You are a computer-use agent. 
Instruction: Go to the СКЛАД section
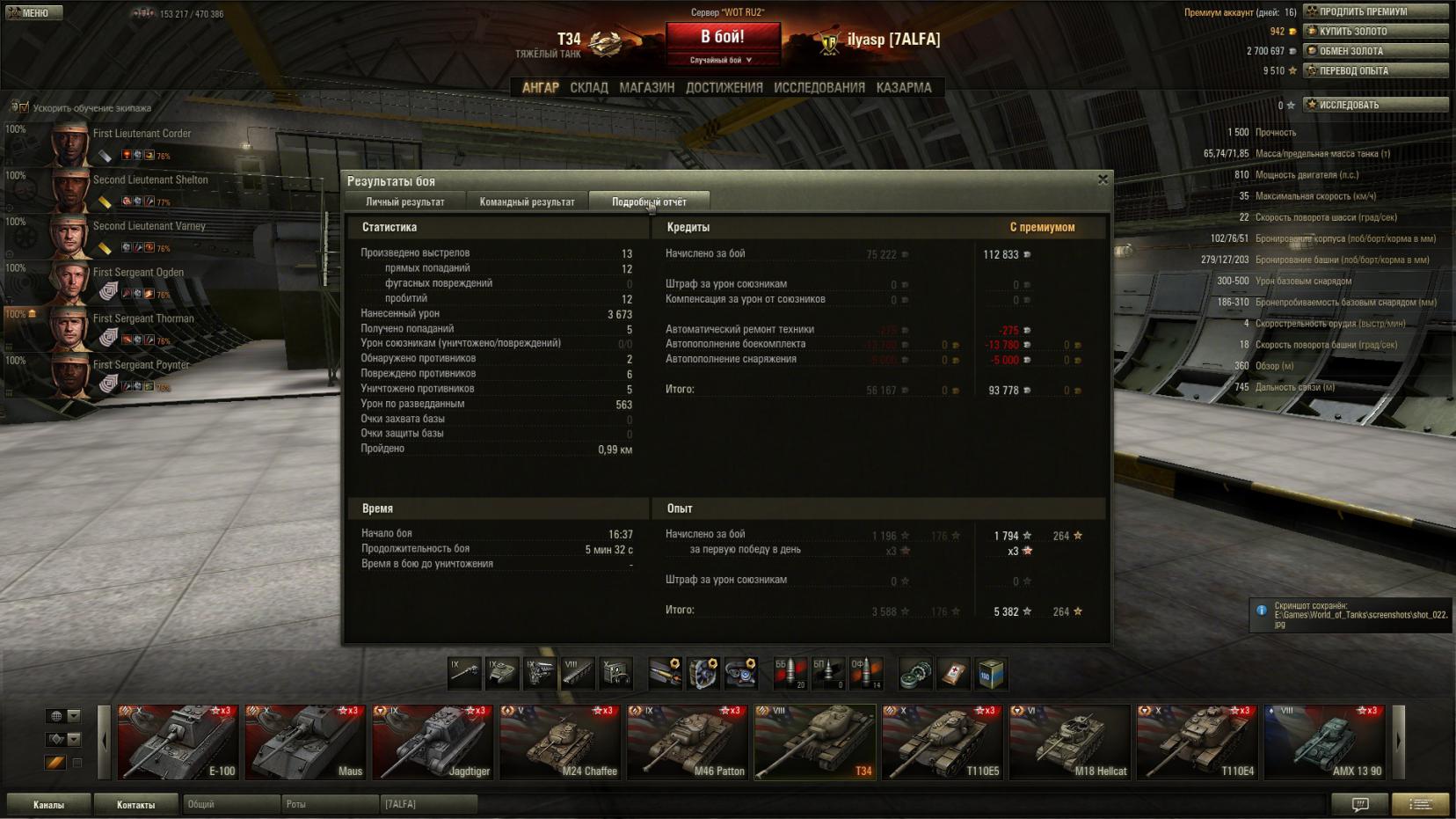tap(588, 88)
